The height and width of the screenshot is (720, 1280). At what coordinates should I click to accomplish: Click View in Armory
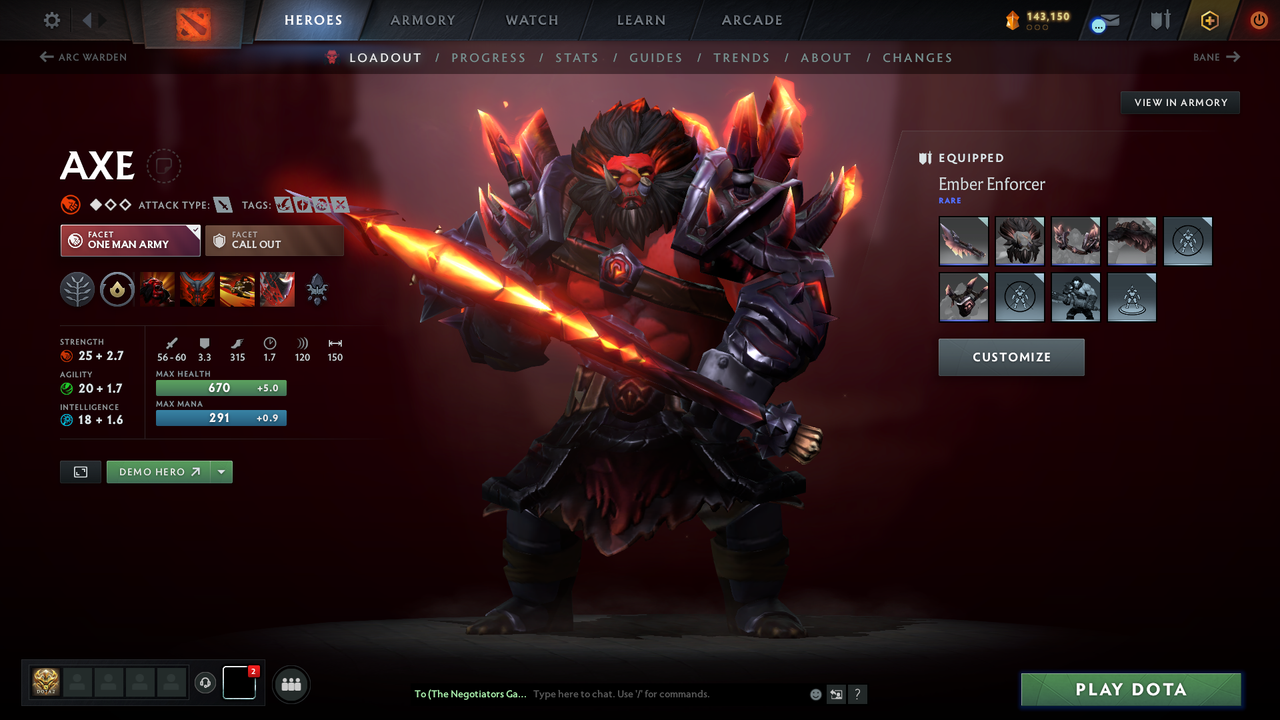pyautogui.click(x=1179, y=102)
